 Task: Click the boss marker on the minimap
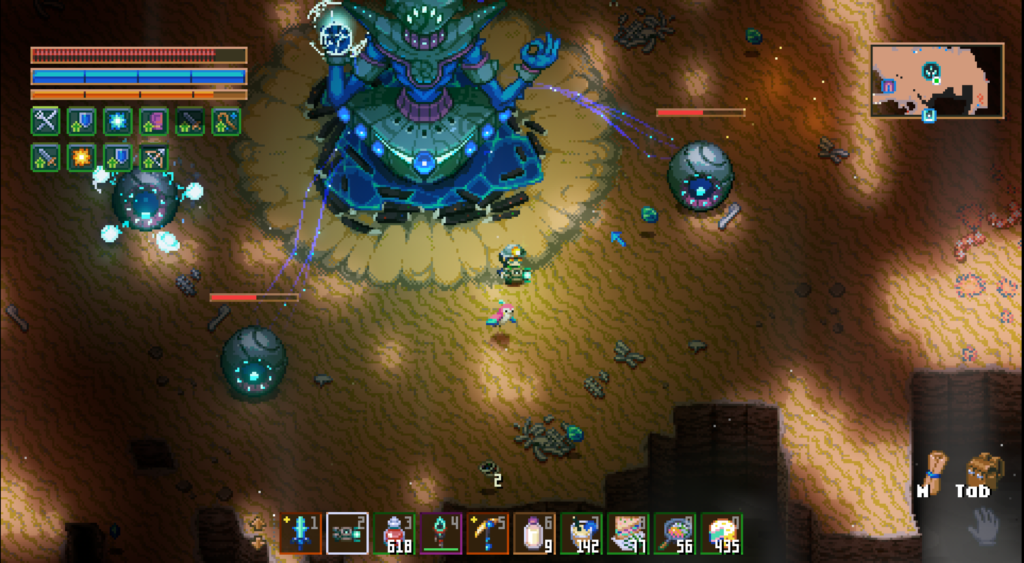pos(931,71)
